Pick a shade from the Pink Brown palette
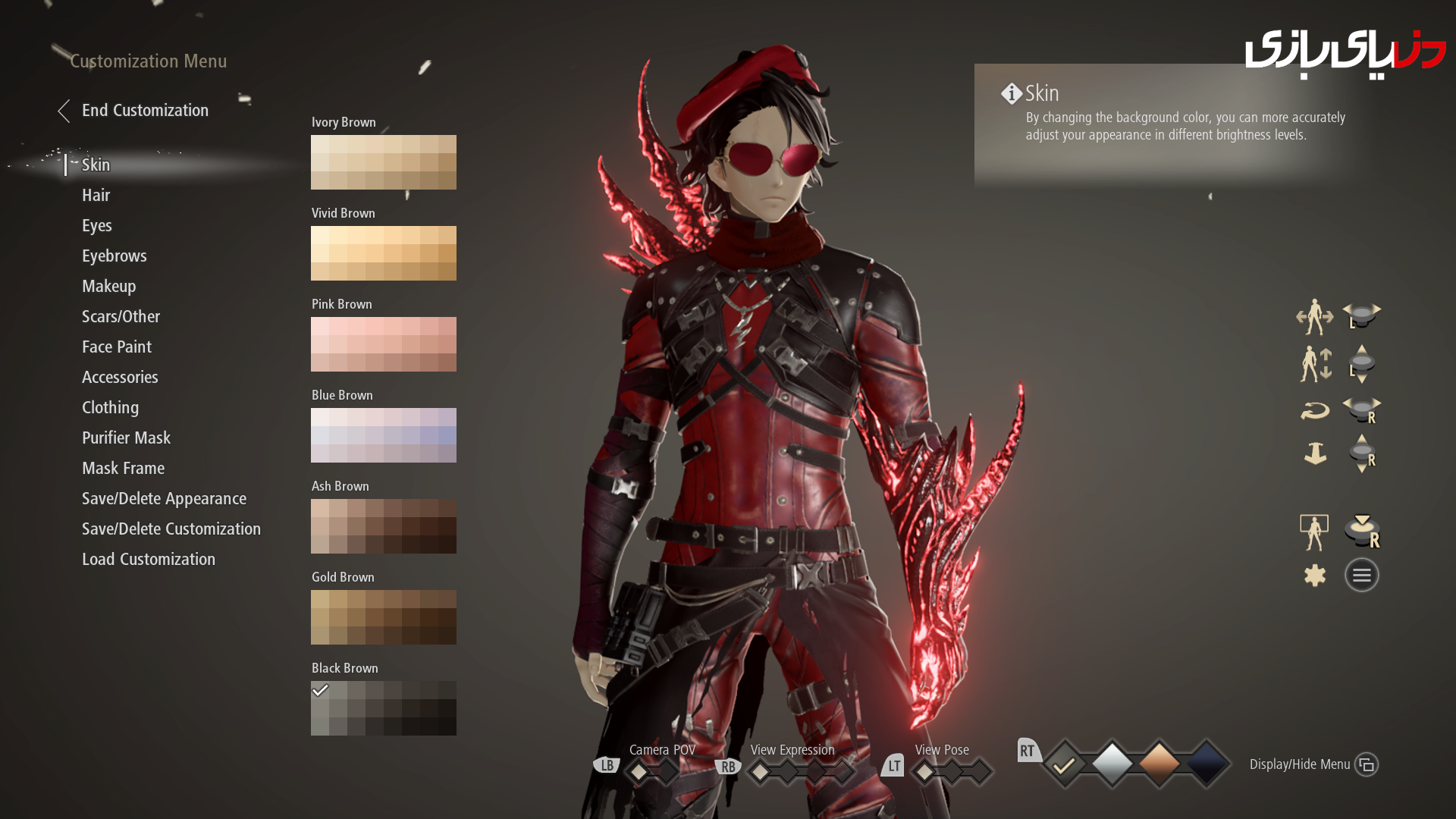Image resolution: width=1456 pixels, height=819 pixels. 383,344
